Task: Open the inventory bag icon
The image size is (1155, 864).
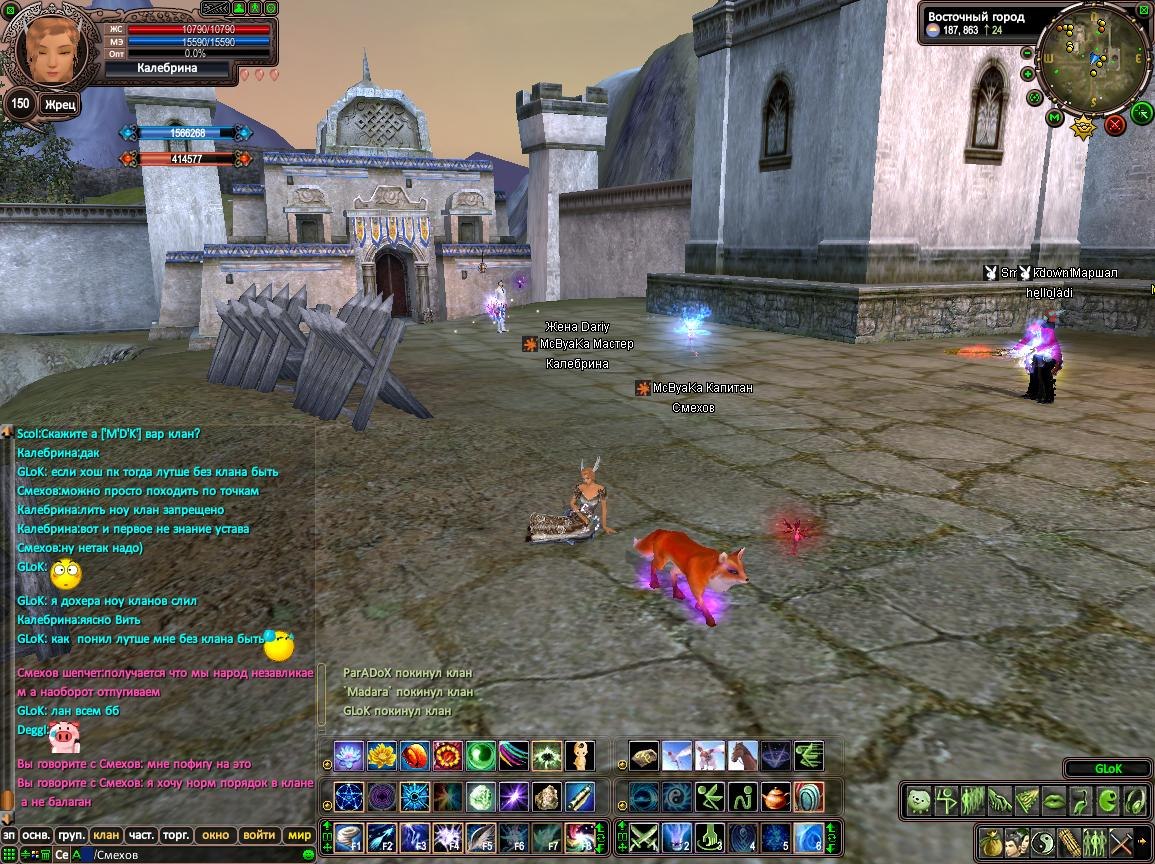Action: point(990,841)
